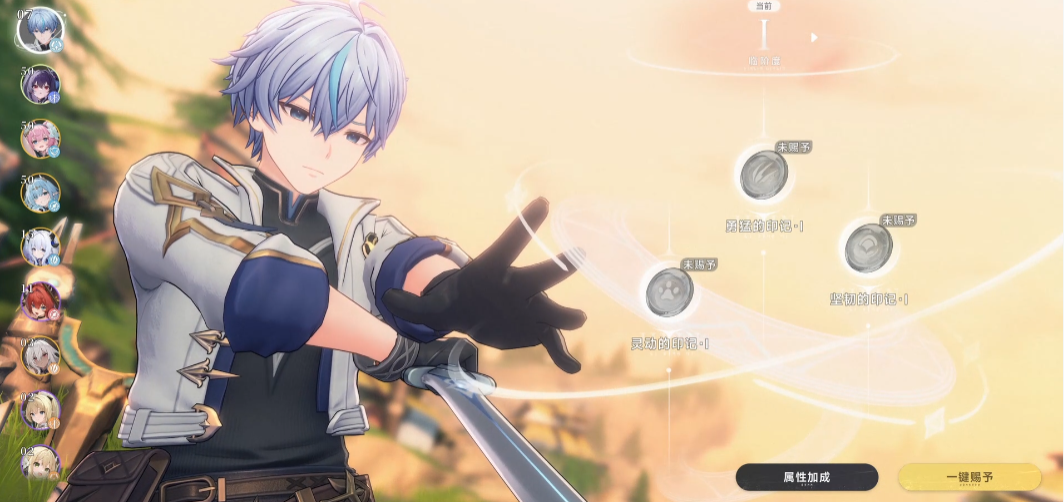Click the small white arrow beside 当前 tier

(813, 38)
